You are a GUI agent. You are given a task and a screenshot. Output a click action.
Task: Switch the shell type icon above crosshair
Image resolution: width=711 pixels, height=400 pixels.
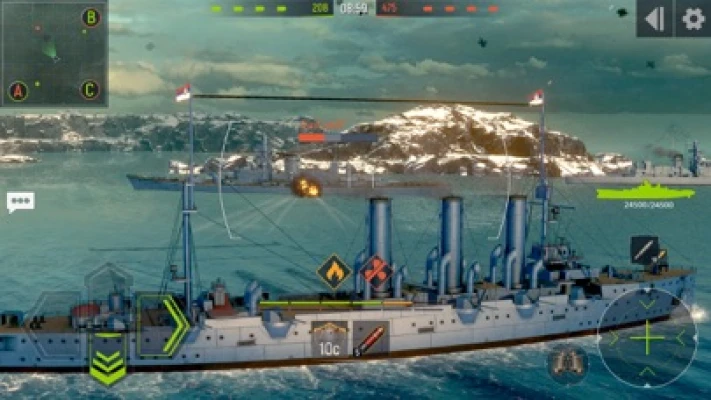click(646, 250)
